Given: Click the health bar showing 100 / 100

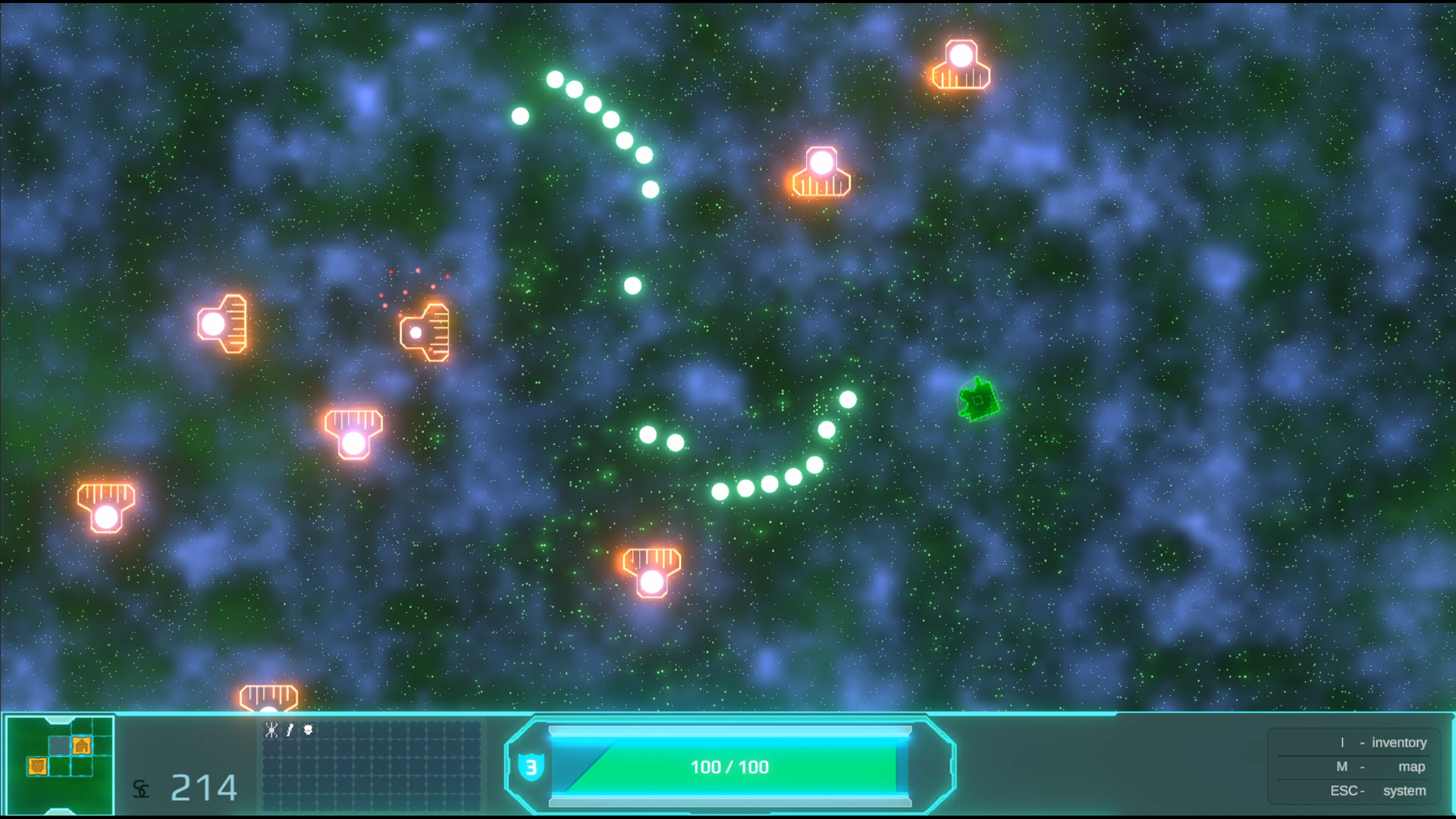Looking at the screenshot, I should coord(730,767).
